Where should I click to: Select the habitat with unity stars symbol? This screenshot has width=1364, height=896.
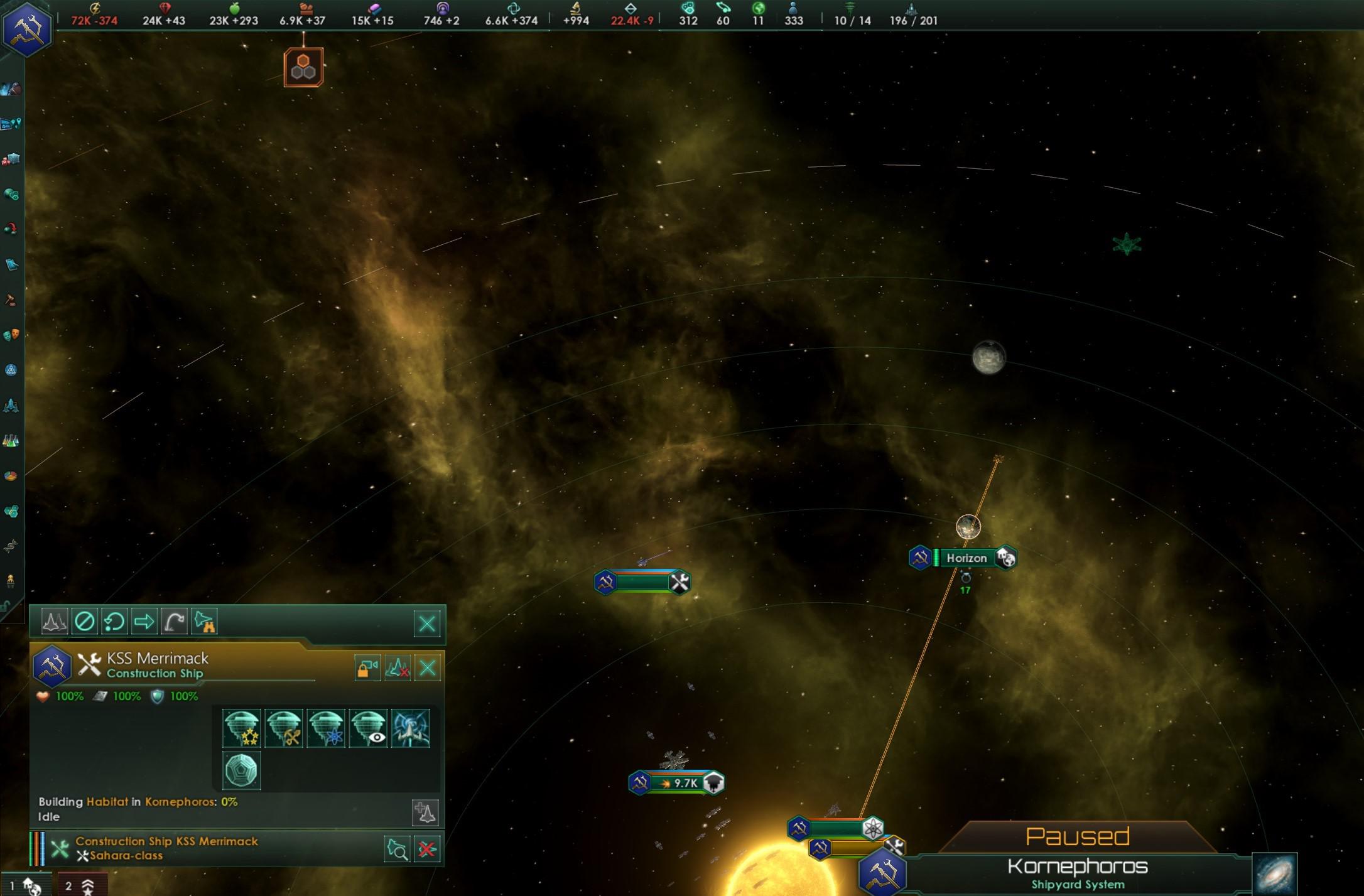242,729
